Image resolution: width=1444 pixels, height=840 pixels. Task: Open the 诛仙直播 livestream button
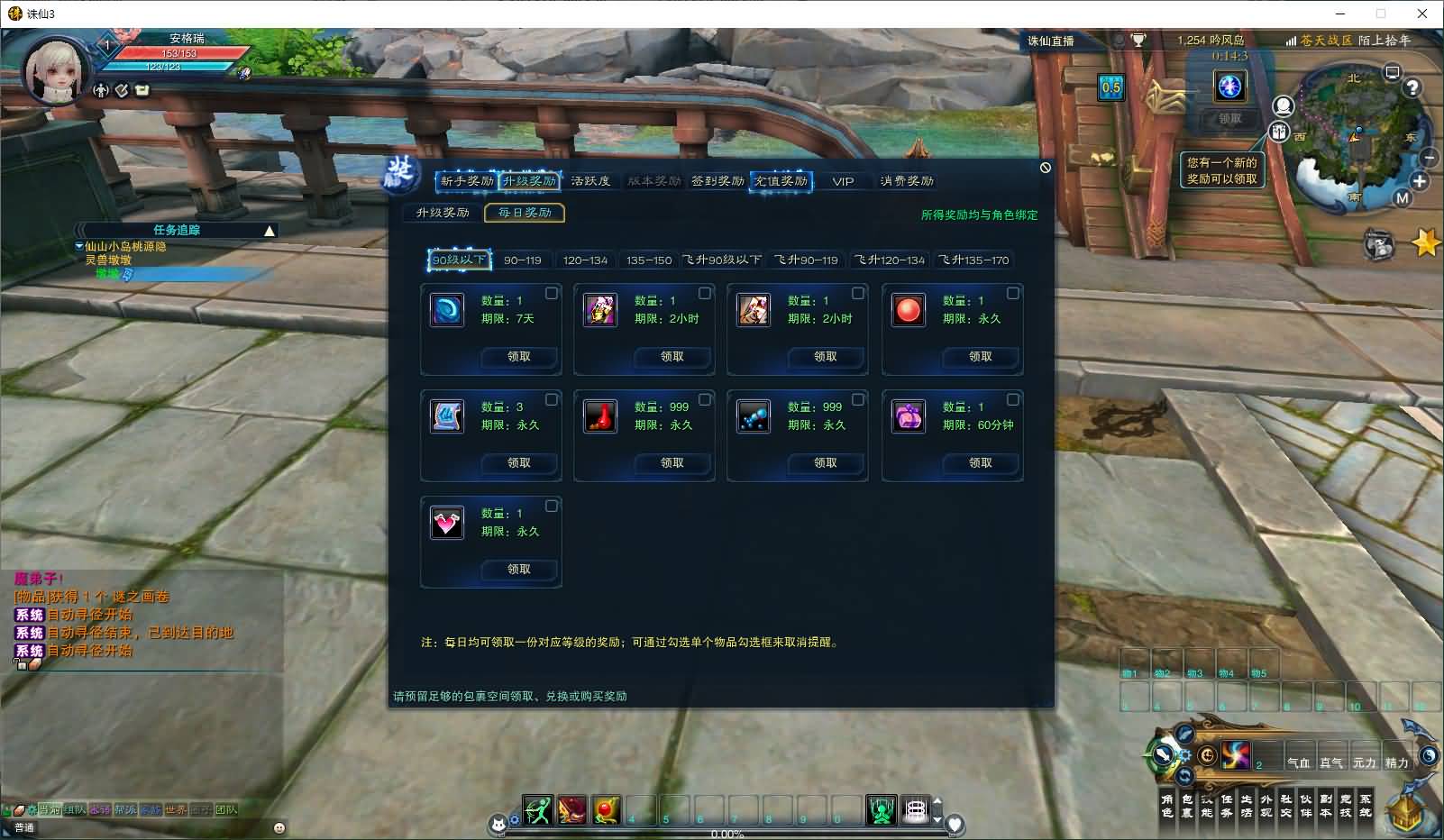coord(1051,41)
